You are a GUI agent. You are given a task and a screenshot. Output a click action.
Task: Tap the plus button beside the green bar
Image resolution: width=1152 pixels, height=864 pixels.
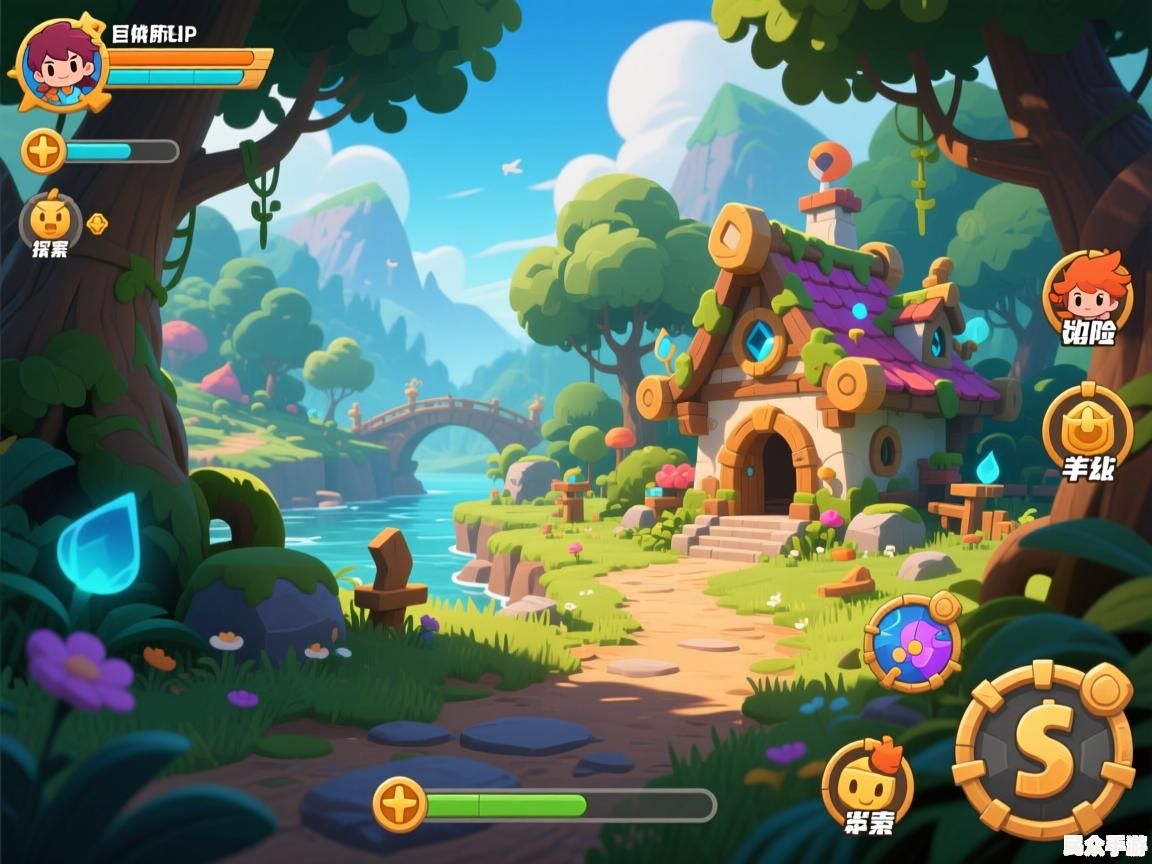(400, 804)
